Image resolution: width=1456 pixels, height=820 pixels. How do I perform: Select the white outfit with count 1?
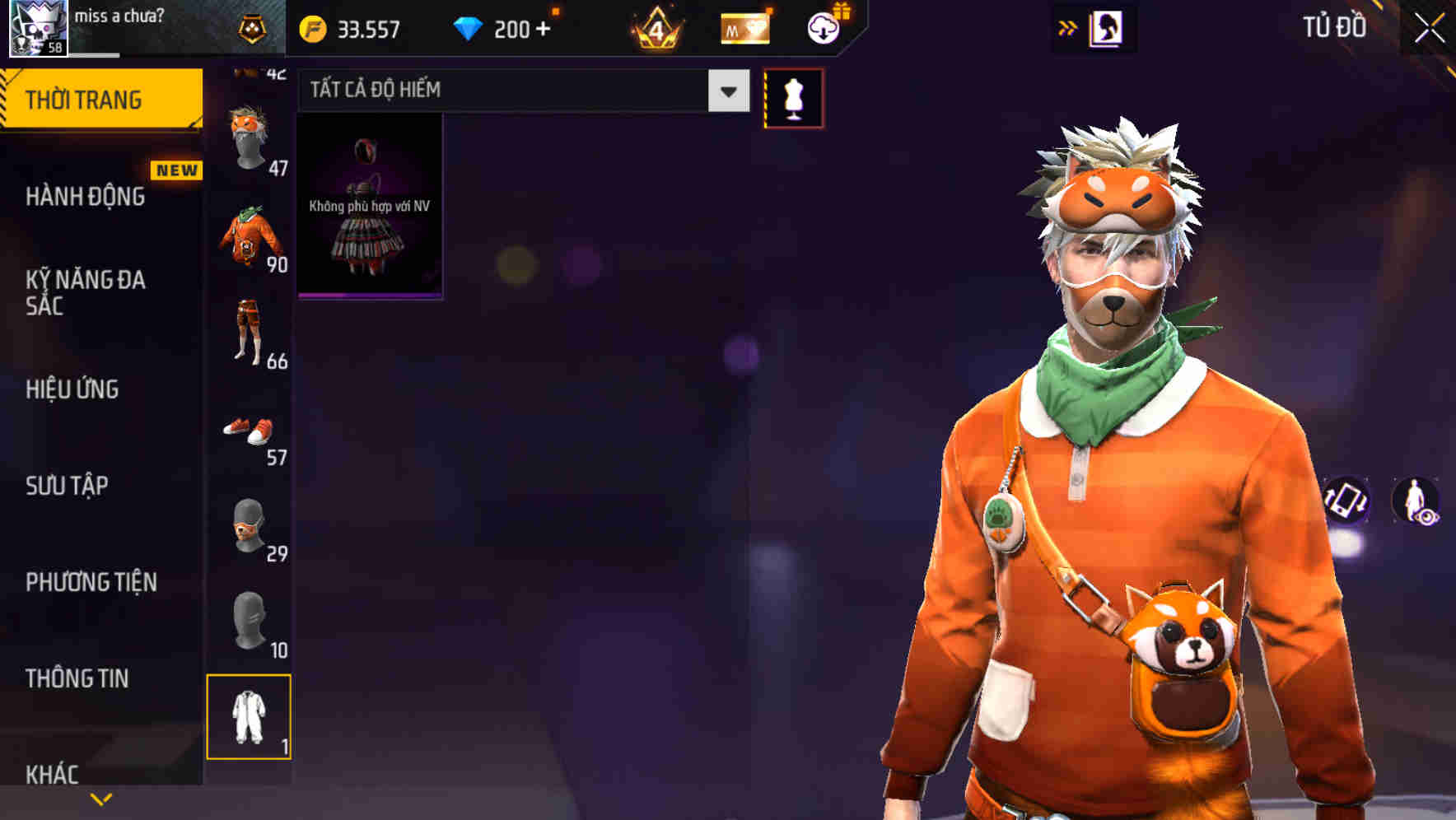click(250, 718)
